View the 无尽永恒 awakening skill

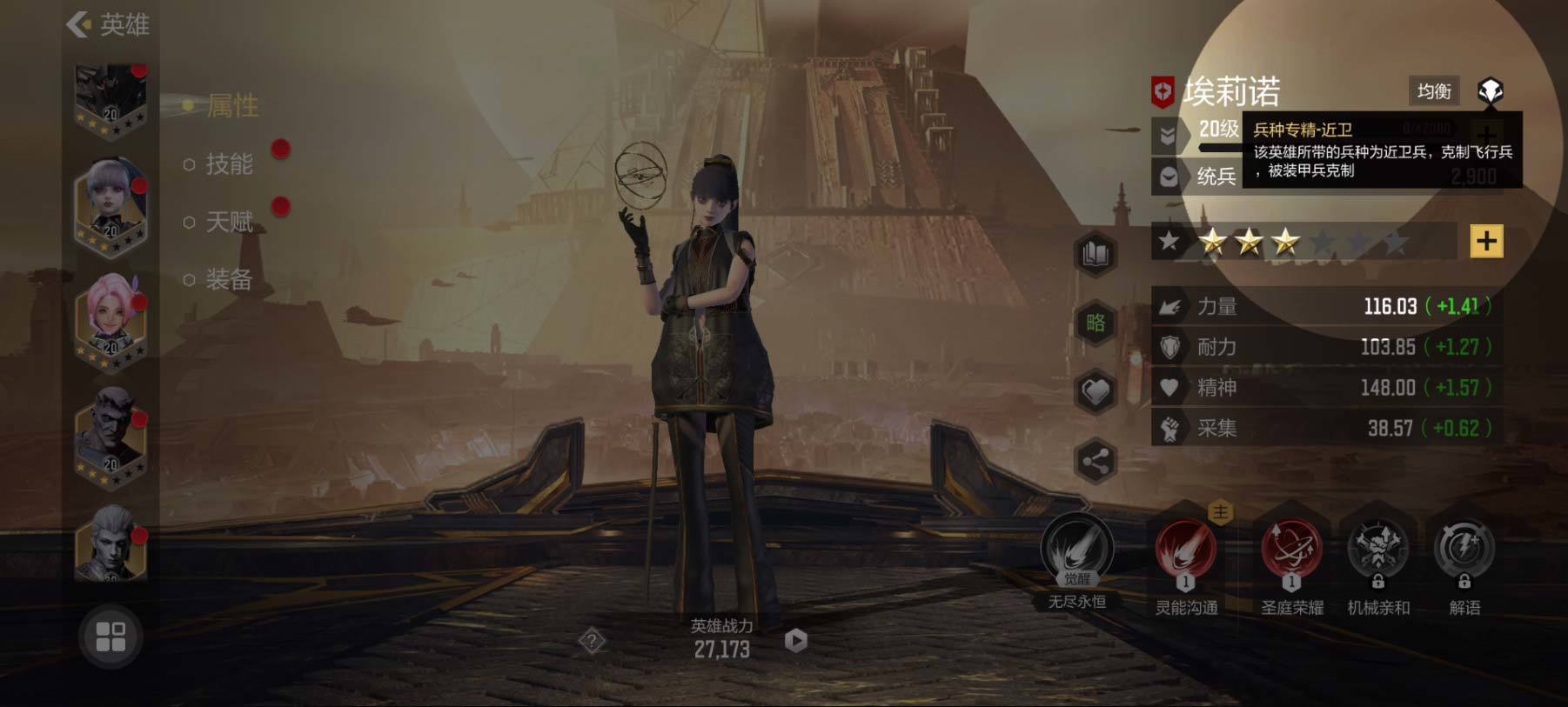tap(1077, 552)
